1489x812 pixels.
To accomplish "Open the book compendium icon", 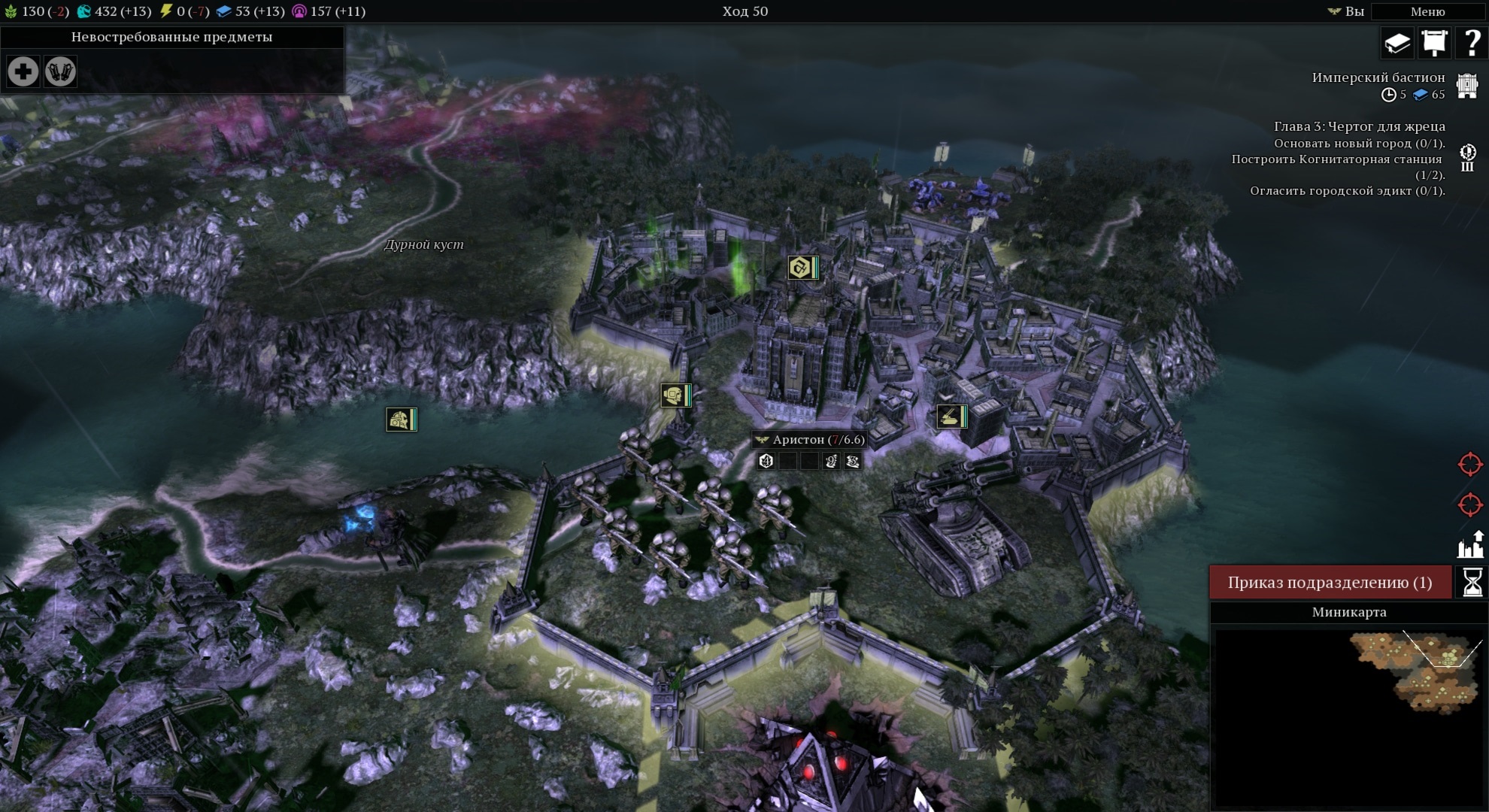I will (x=1397, y=43).
